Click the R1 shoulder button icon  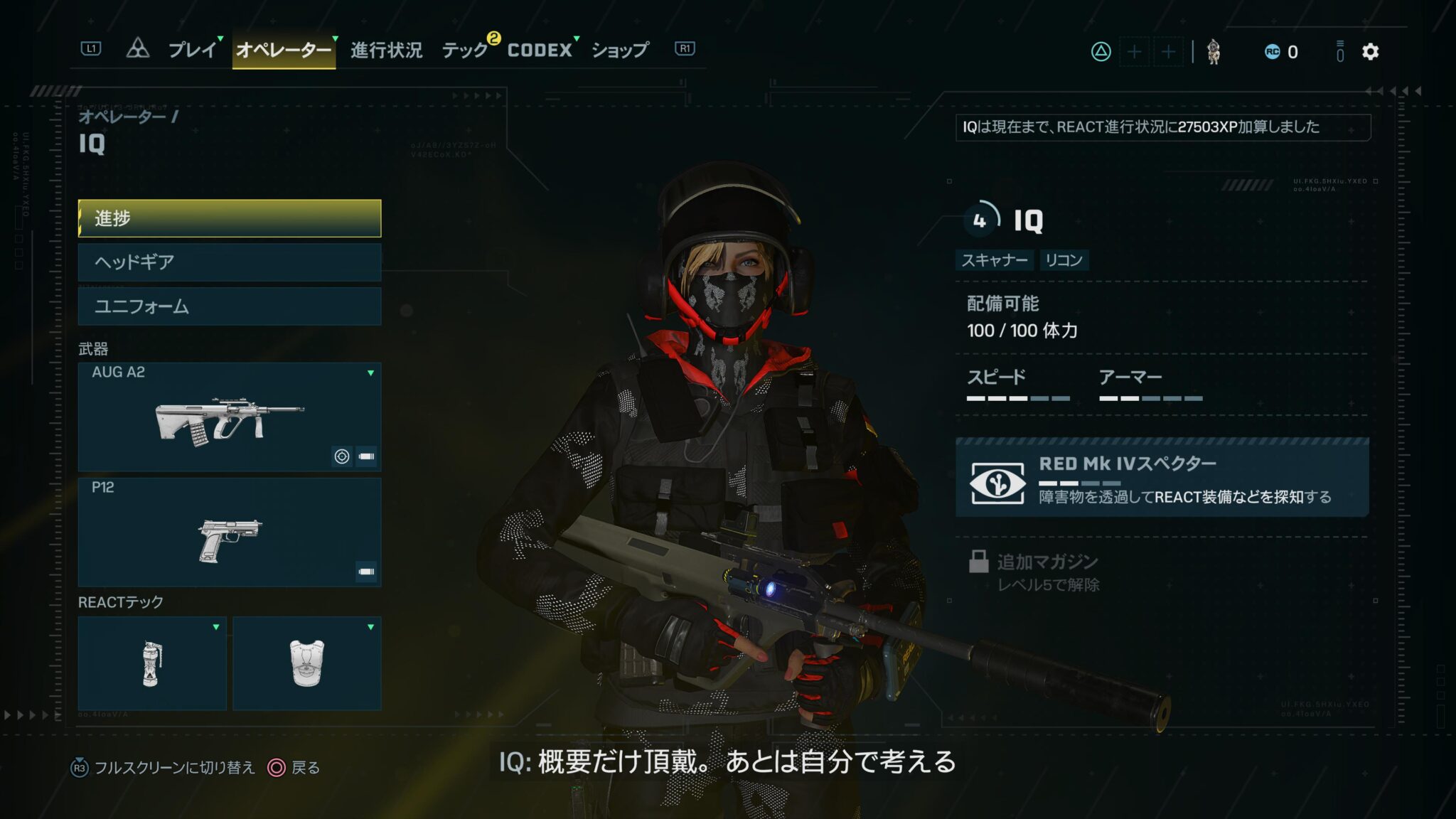(x=684, y=48)
